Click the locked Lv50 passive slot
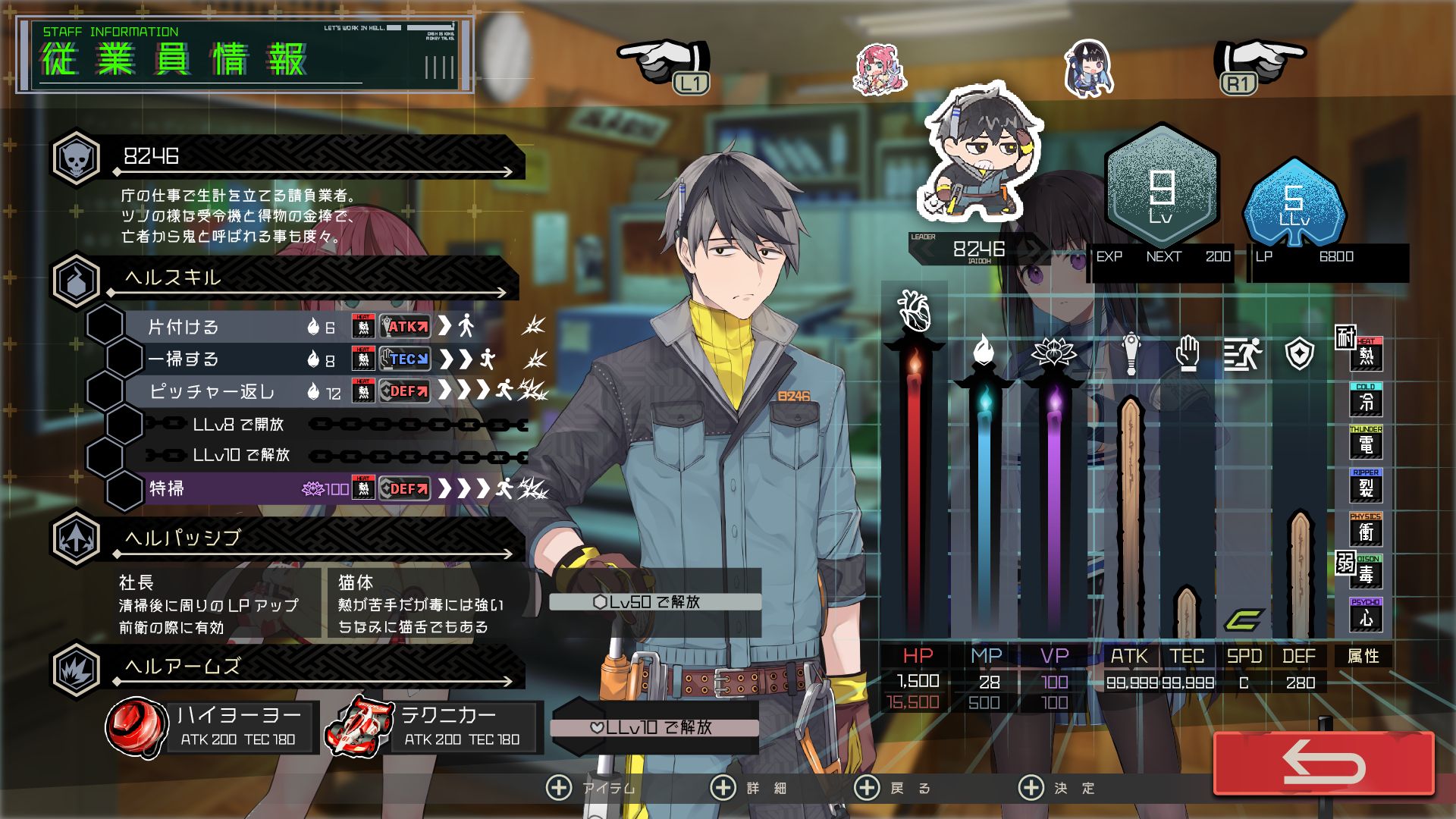The width and height of the screenshot is (1456, 819). point(655,602)
